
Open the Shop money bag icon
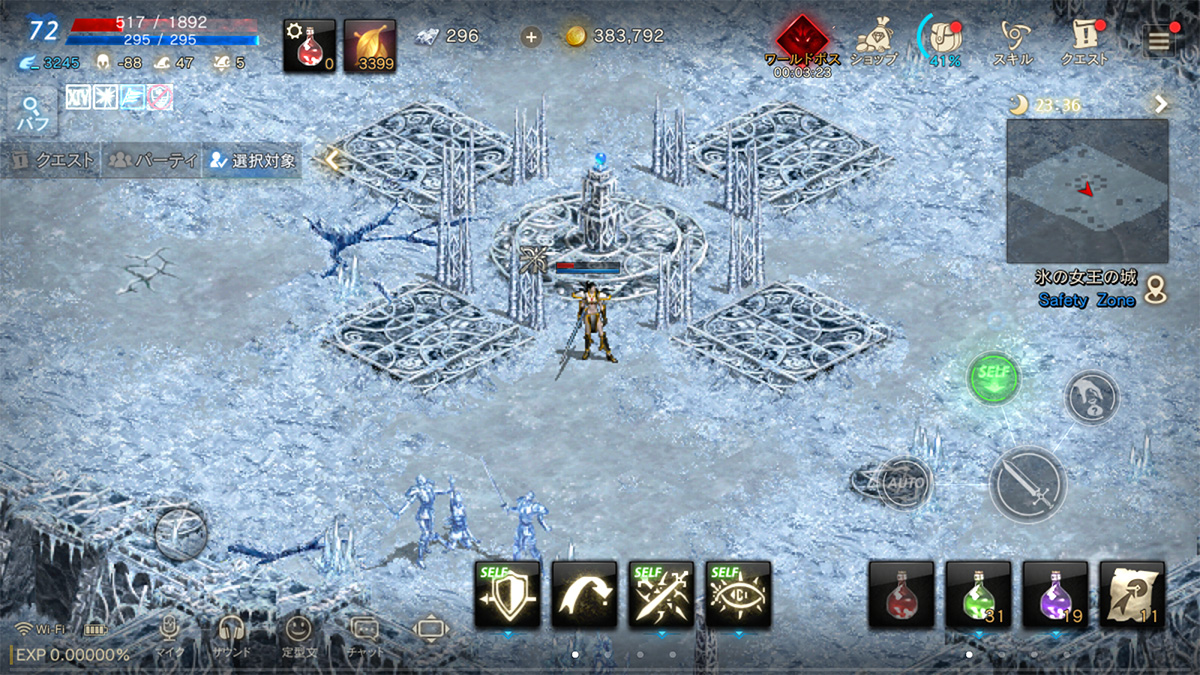coord(872,38)
